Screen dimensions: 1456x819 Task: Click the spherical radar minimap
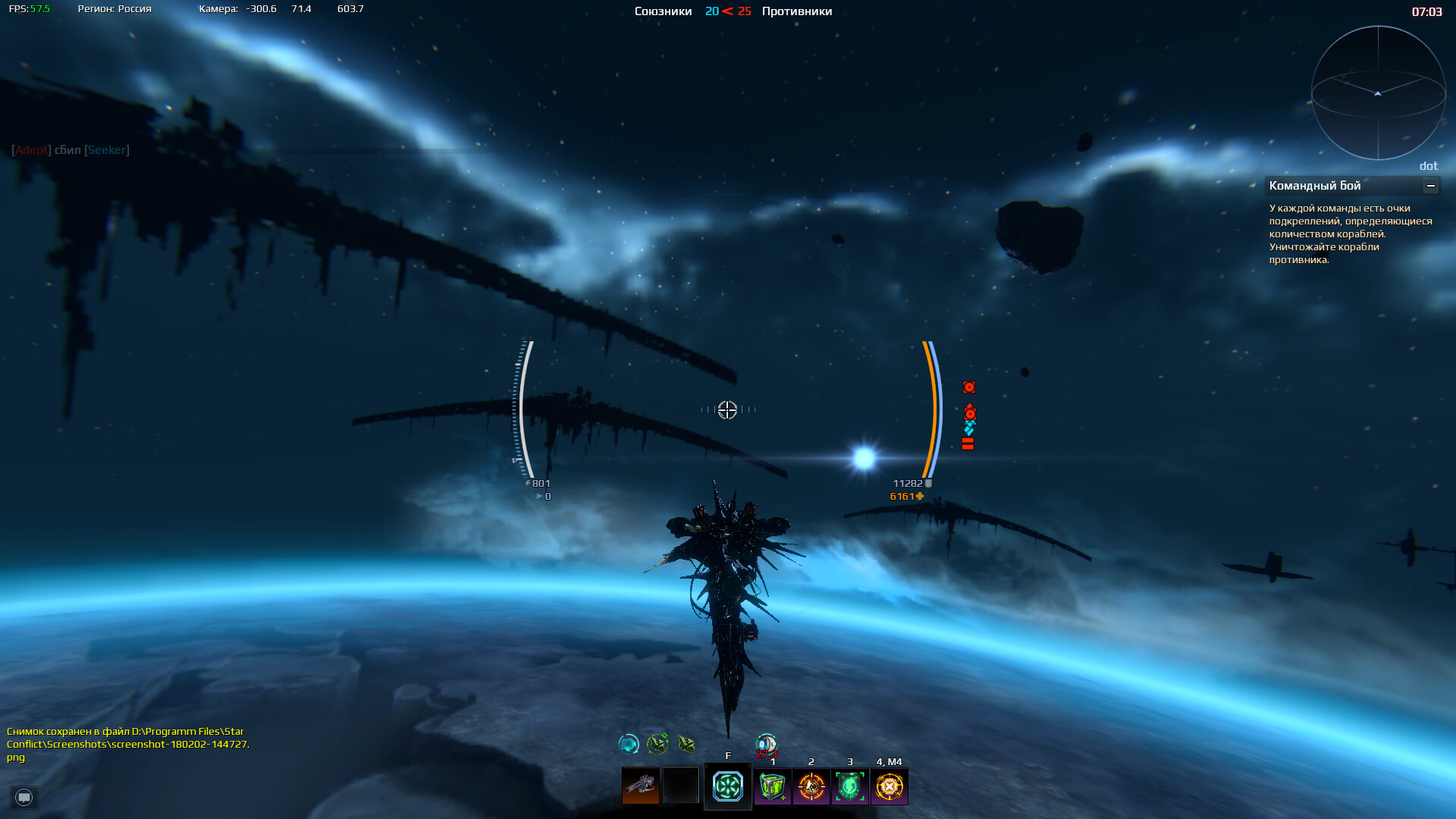(1378, 93)
